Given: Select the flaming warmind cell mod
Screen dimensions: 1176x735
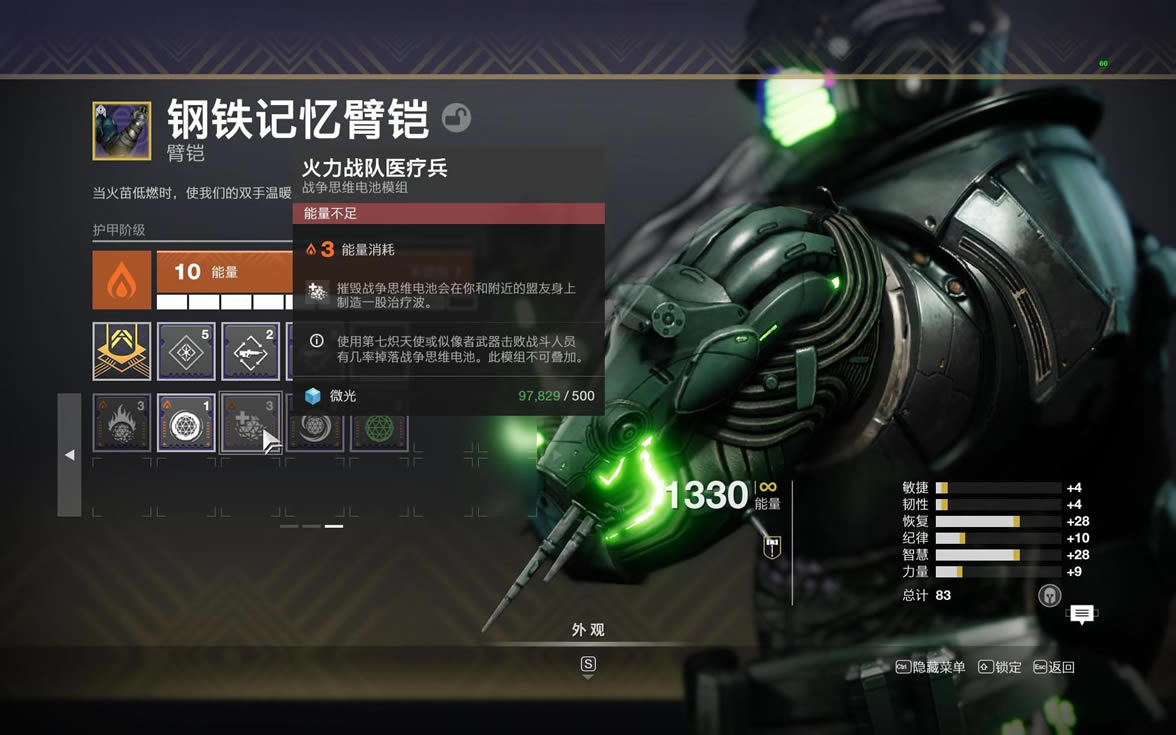Looking at the screenshot, I should pyautogui.click(x=122, y=423).
